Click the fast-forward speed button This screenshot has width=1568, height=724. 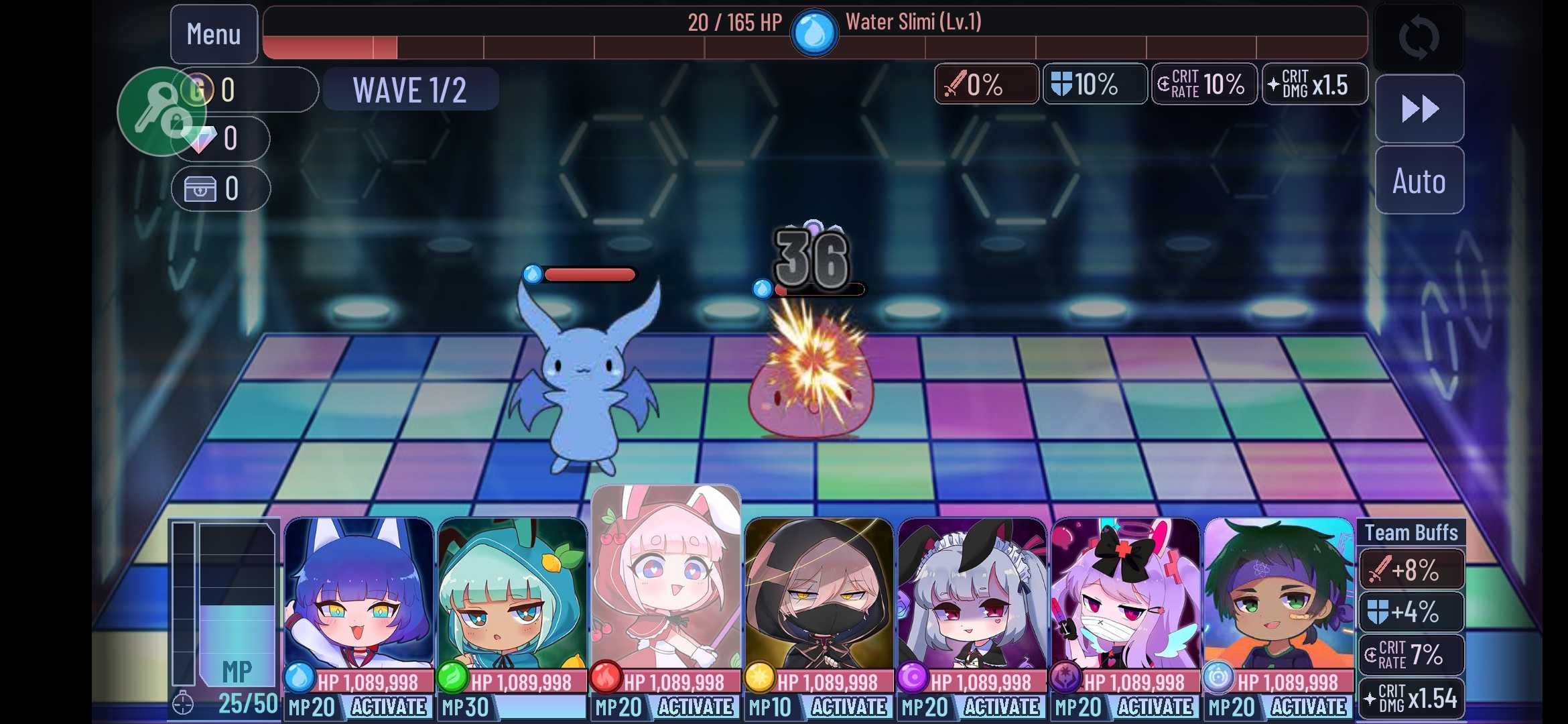[1419, 109]
